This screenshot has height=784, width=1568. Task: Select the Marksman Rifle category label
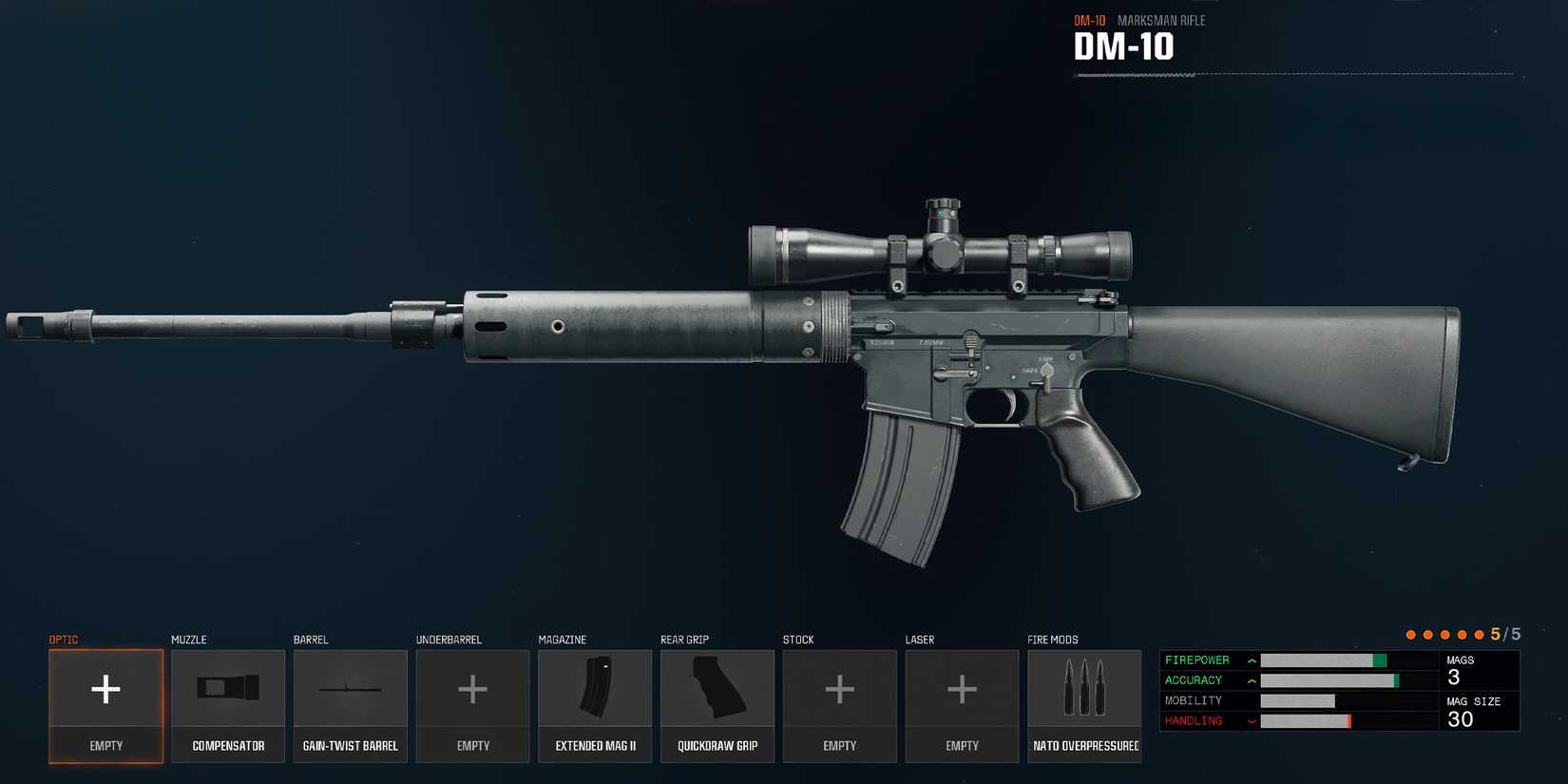pos(1161,20)
